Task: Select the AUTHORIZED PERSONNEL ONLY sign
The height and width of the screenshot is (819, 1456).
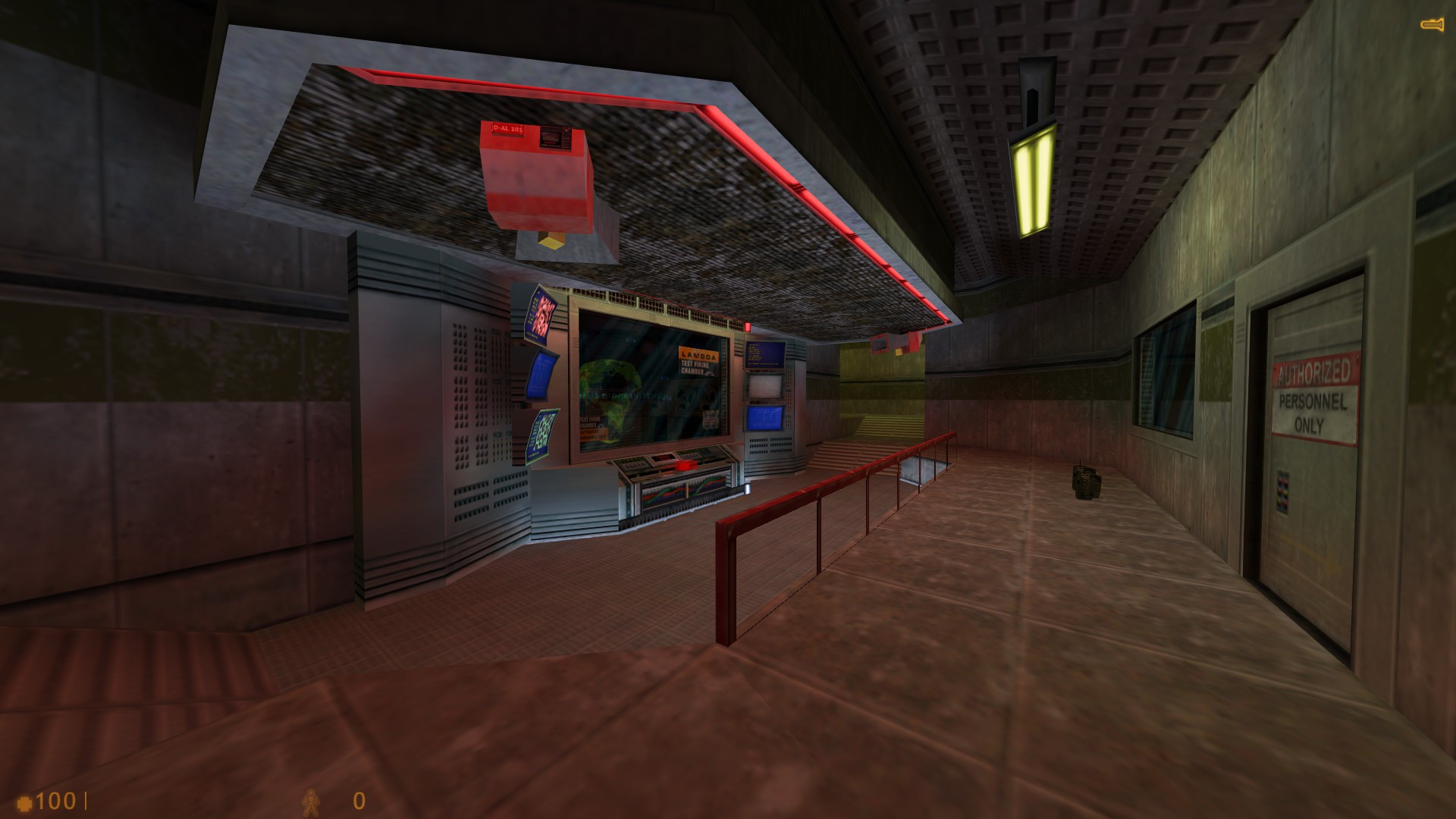Action: point(1313,398)
